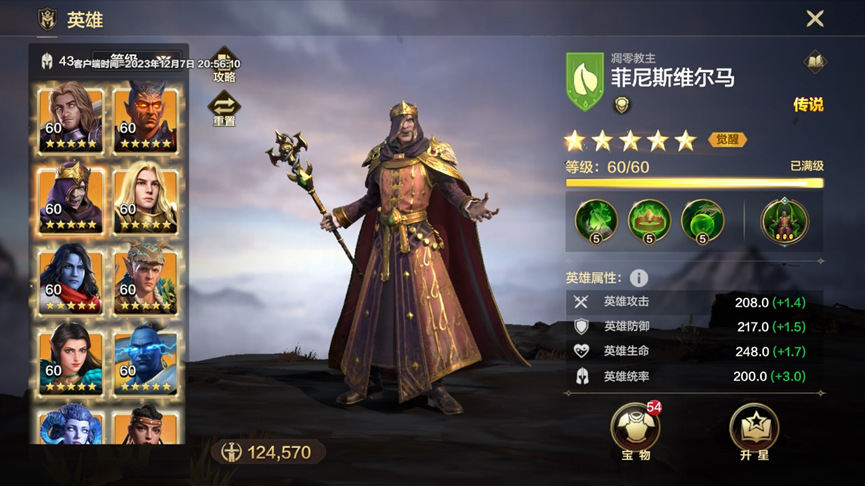
Task: Close the hero screen with the X
Action: [x=815, y=19]
